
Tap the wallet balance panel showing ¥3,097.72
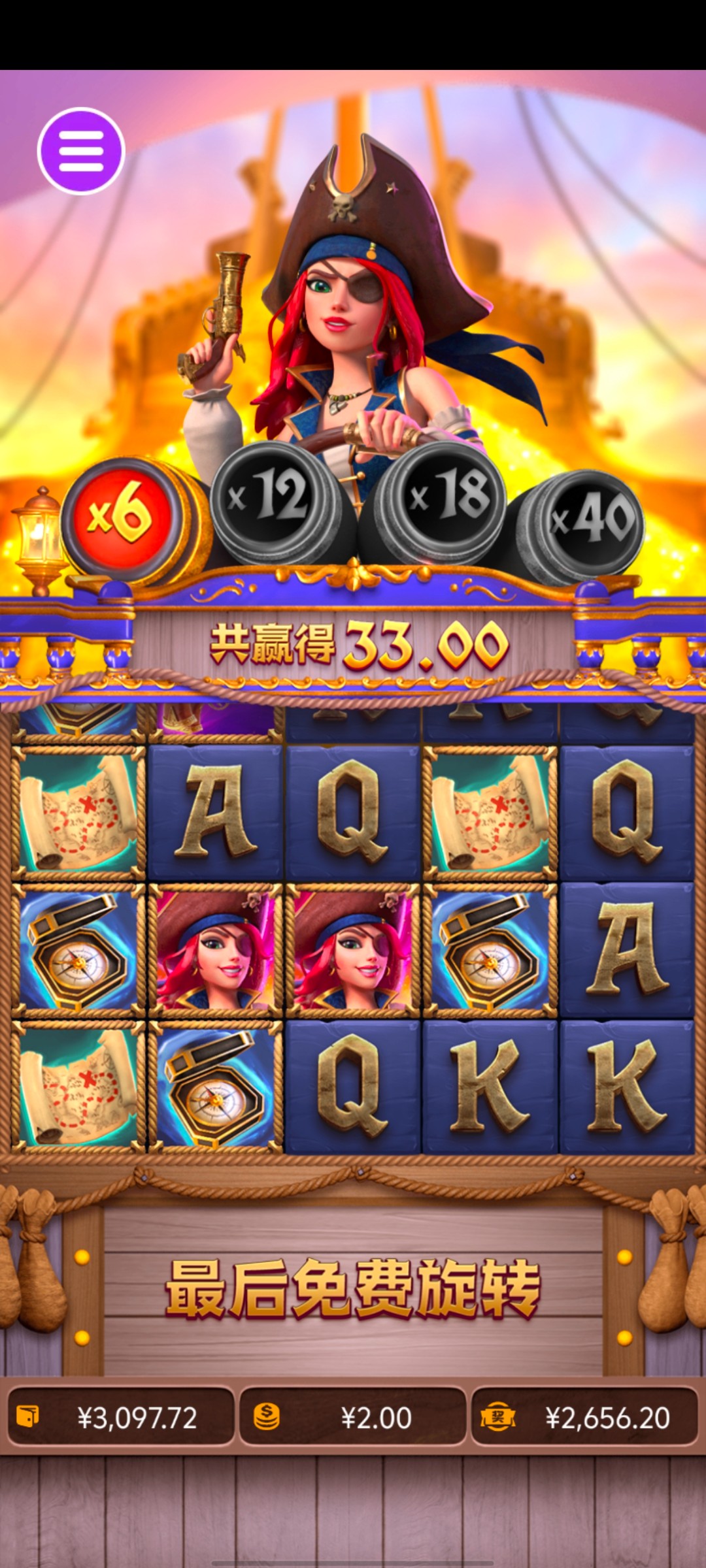tap(121, 1417)
